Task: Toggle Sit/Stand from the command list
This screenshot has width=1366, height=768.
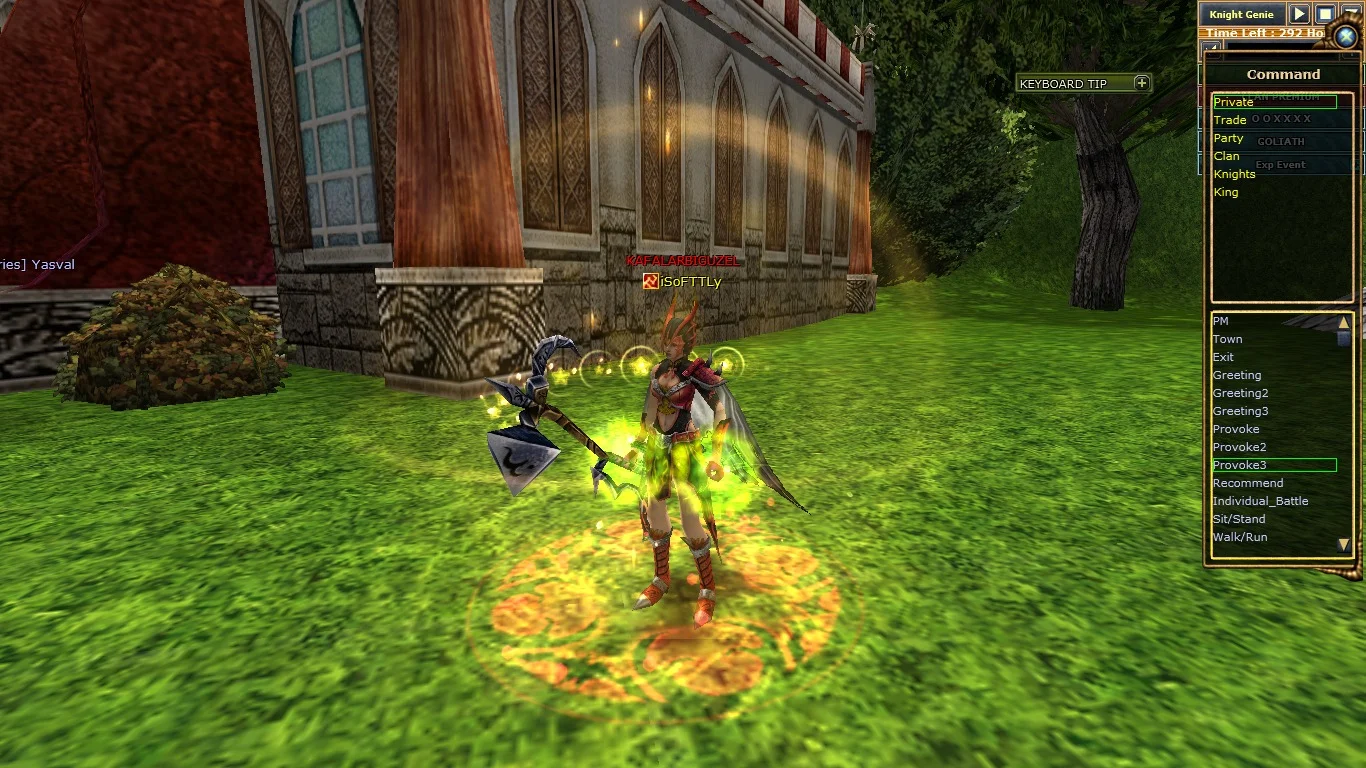Action: 1239,519
